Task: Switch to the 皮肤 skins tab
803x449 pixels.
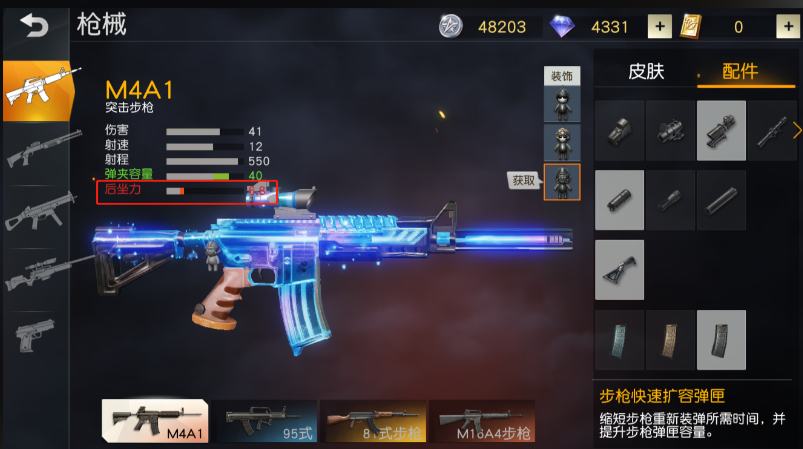Action: (x=645, y=72)
